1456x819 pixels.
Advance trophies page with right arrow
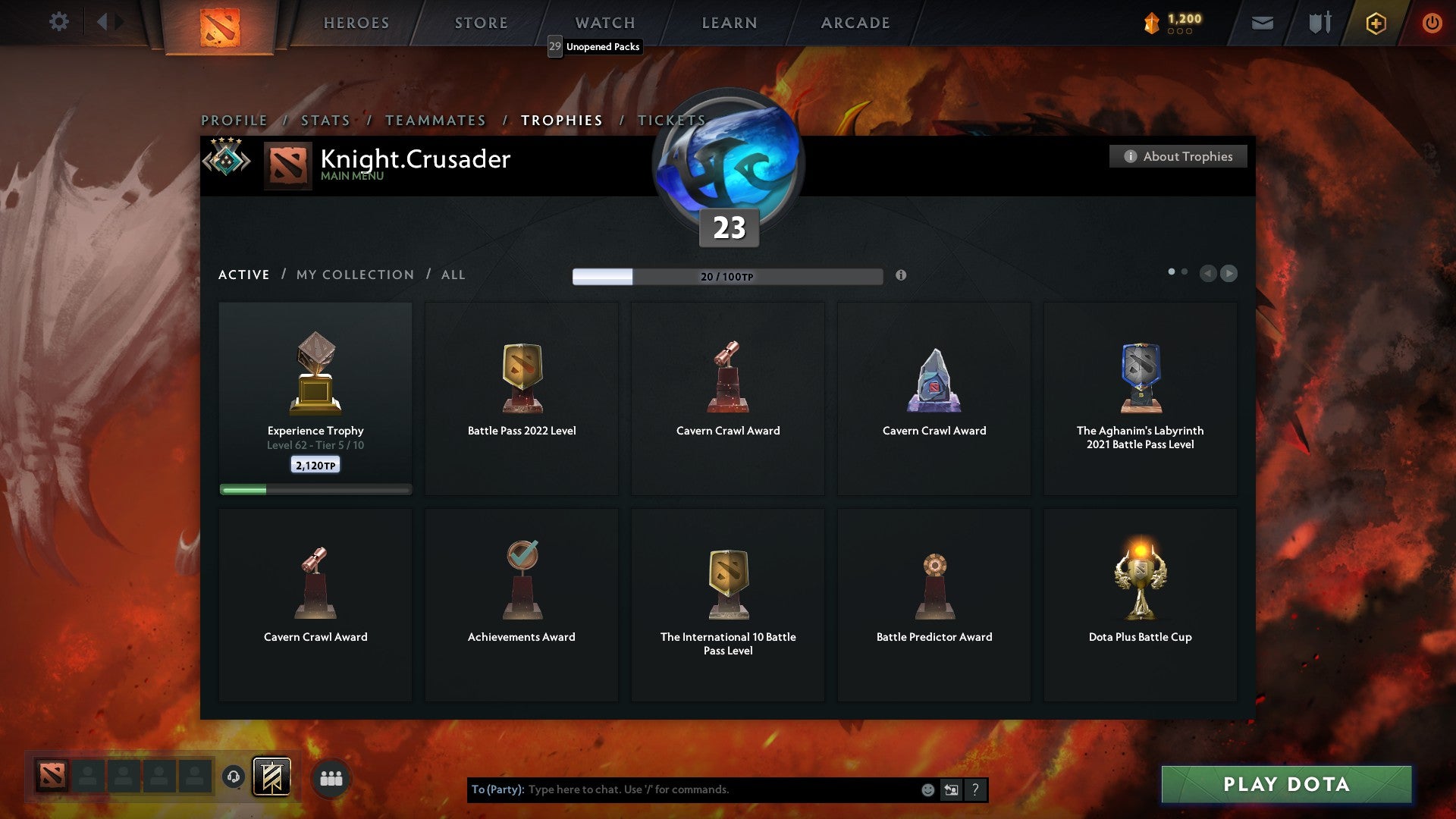(x=1230, y=274)
